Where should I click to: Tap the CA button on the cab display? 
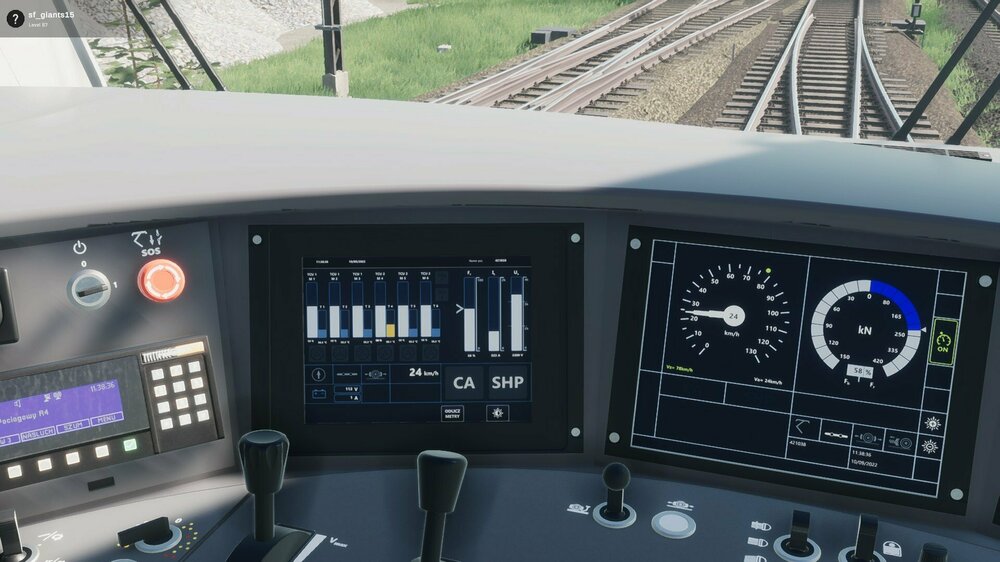click(x=464, y=383)
